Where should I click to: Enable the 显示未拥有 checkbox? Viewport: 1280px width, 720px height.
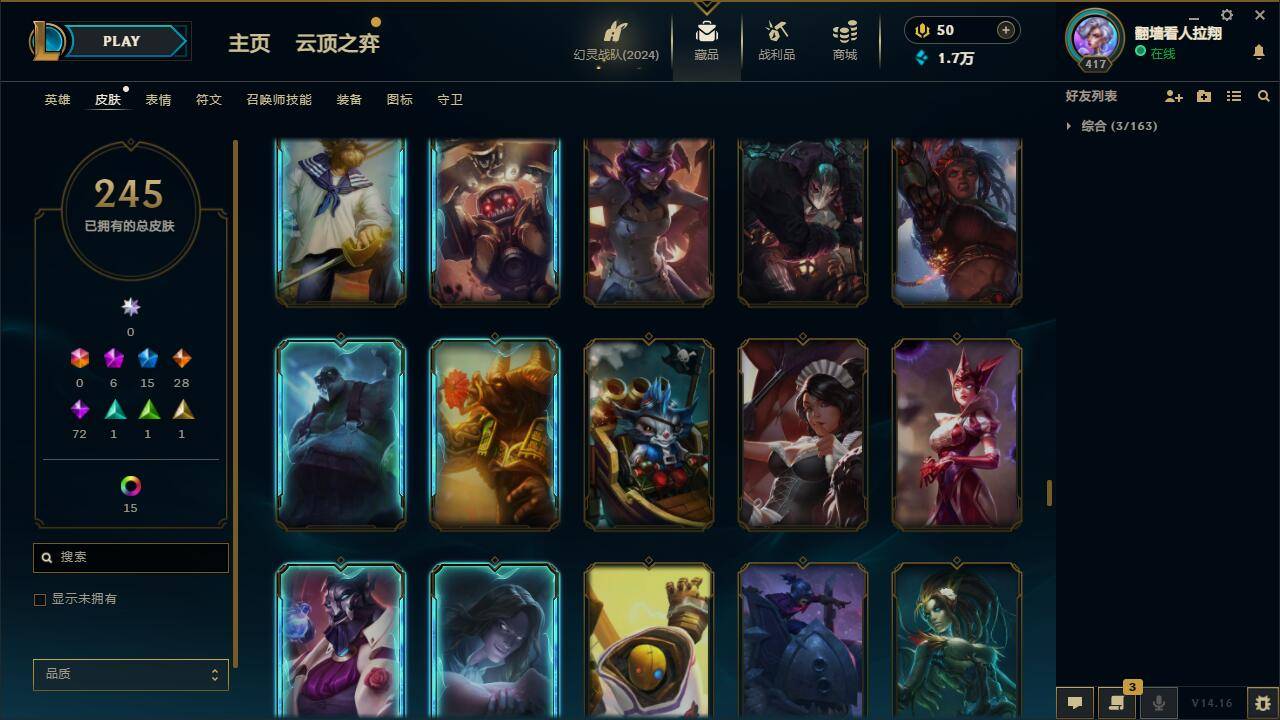pyautogui.click(x=40, y=599)
